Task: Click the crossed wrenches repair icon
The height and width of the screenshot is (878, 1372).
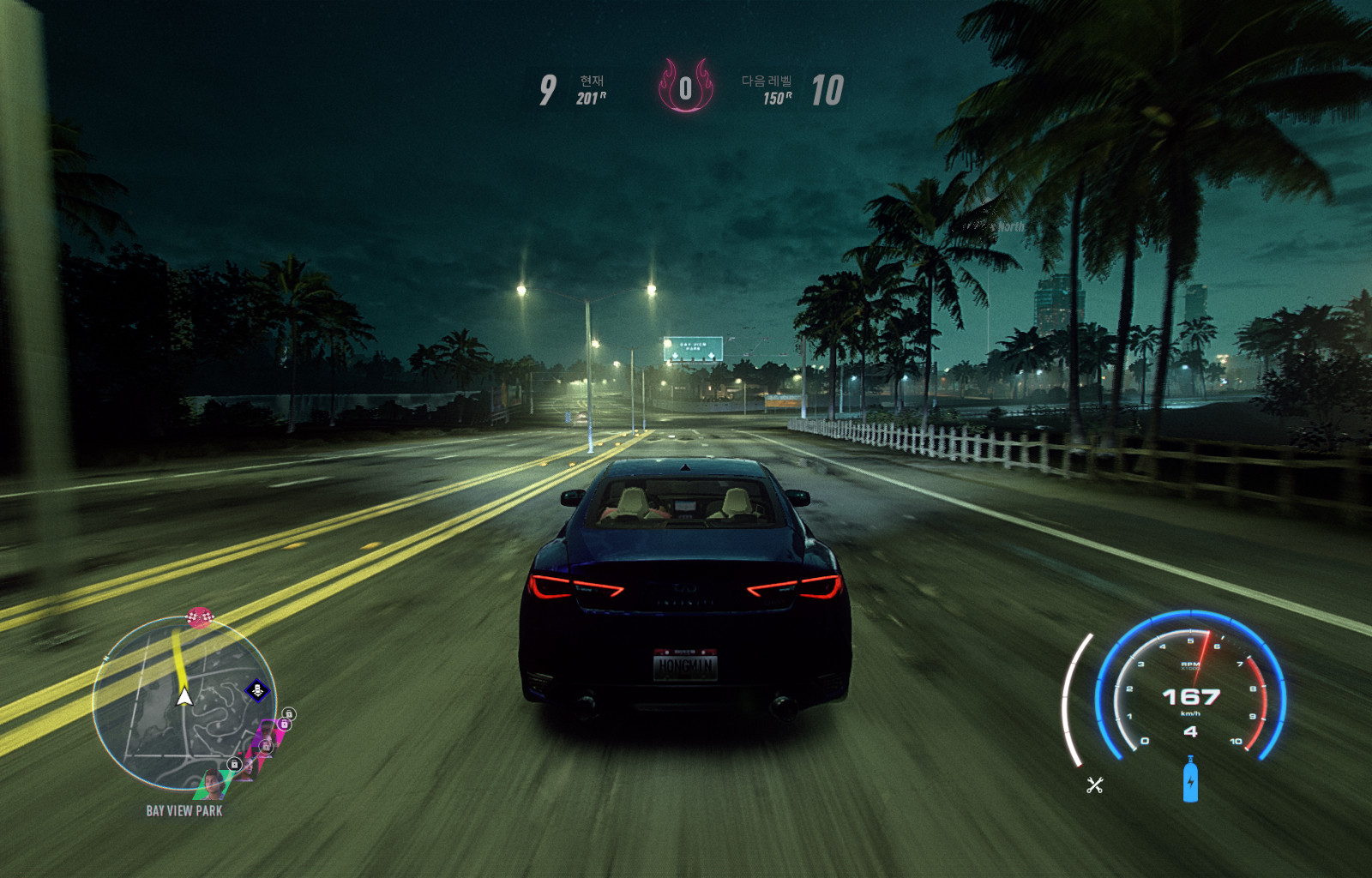Action: point(1094,785)
